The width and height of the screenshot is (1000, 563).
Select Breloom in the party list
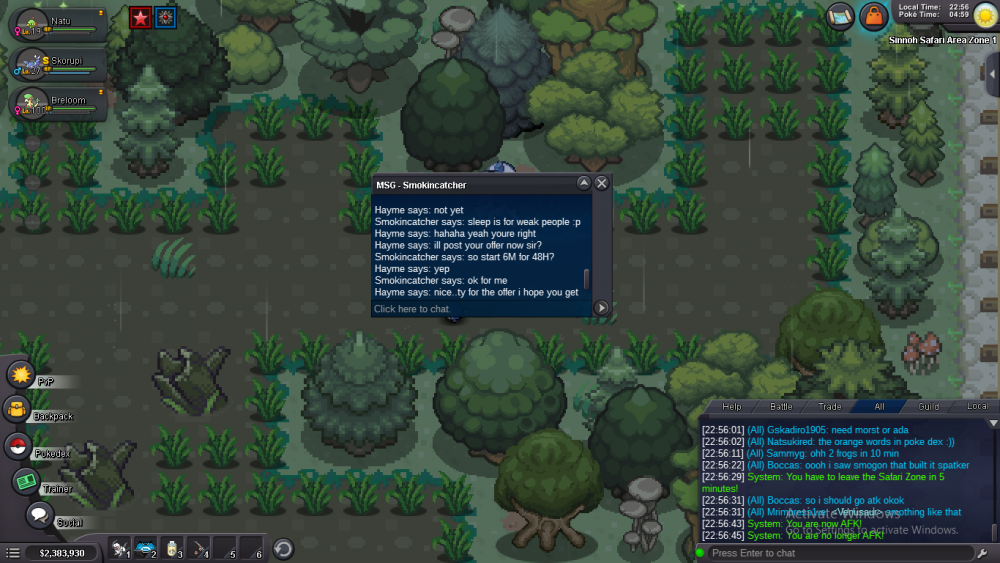[60, 104]
